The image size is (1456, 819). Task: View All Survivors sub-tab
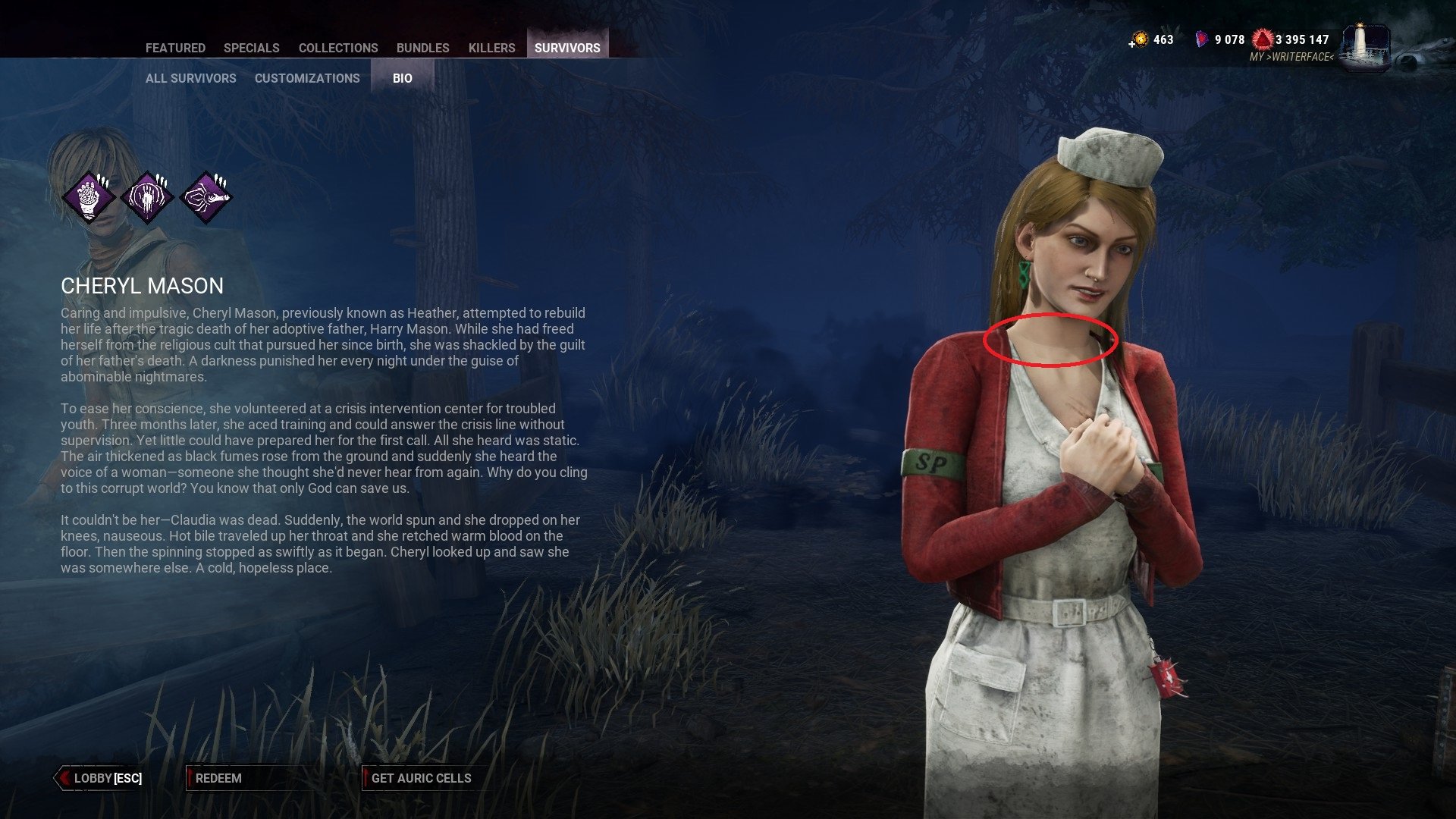click(191, 78)
